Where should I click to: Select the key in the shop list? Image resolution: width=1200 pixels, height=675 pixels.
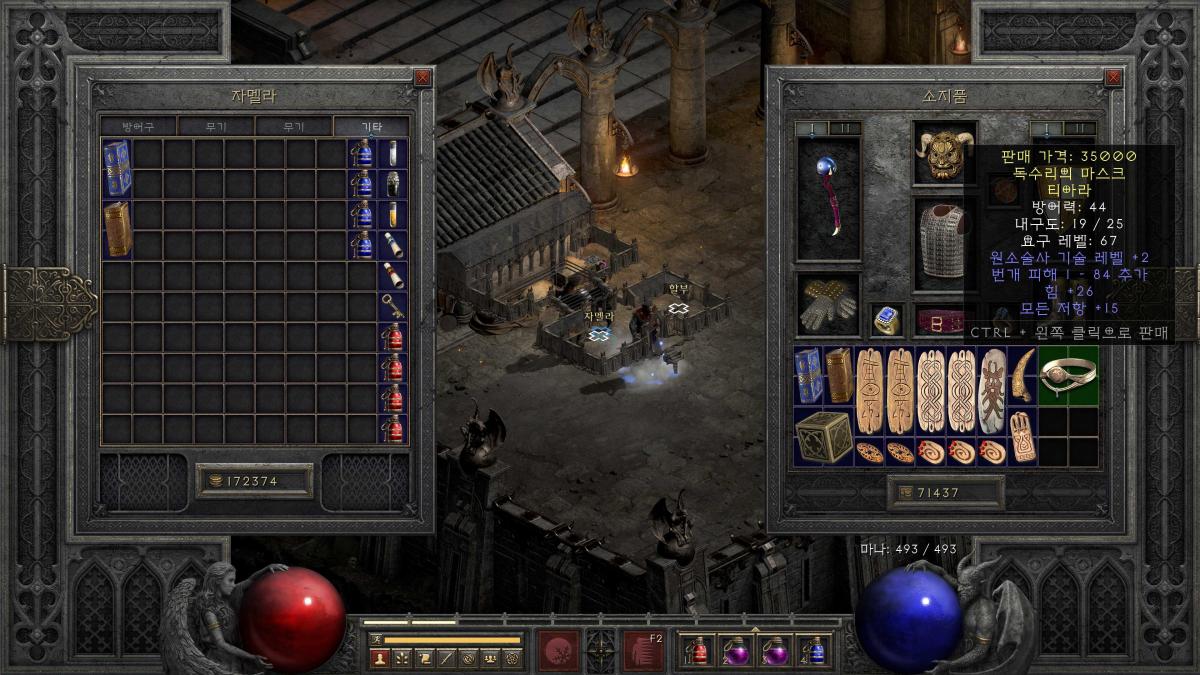(393, 305)
